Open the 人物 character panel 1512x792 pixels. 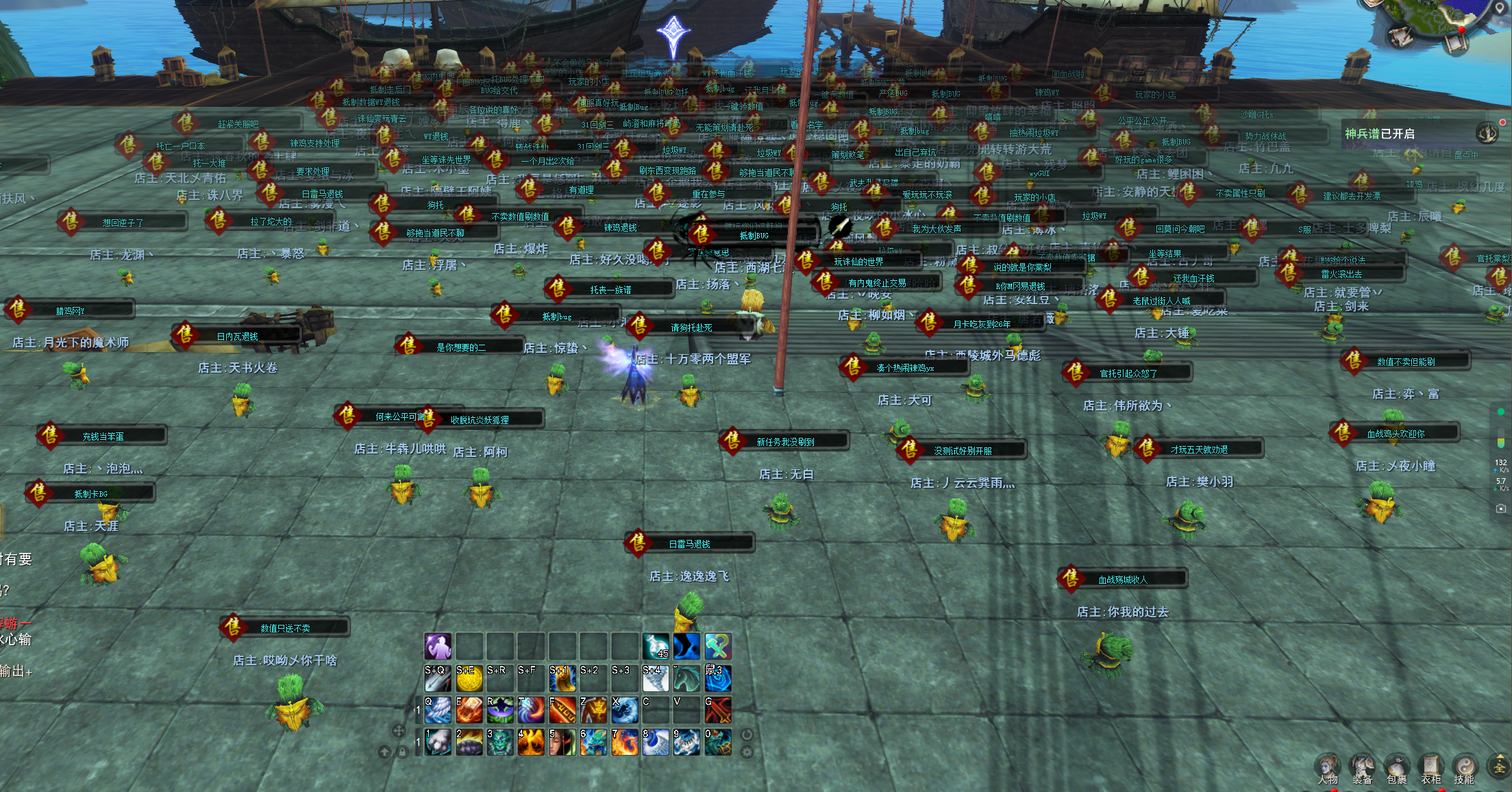click(x=1328, y=768)
